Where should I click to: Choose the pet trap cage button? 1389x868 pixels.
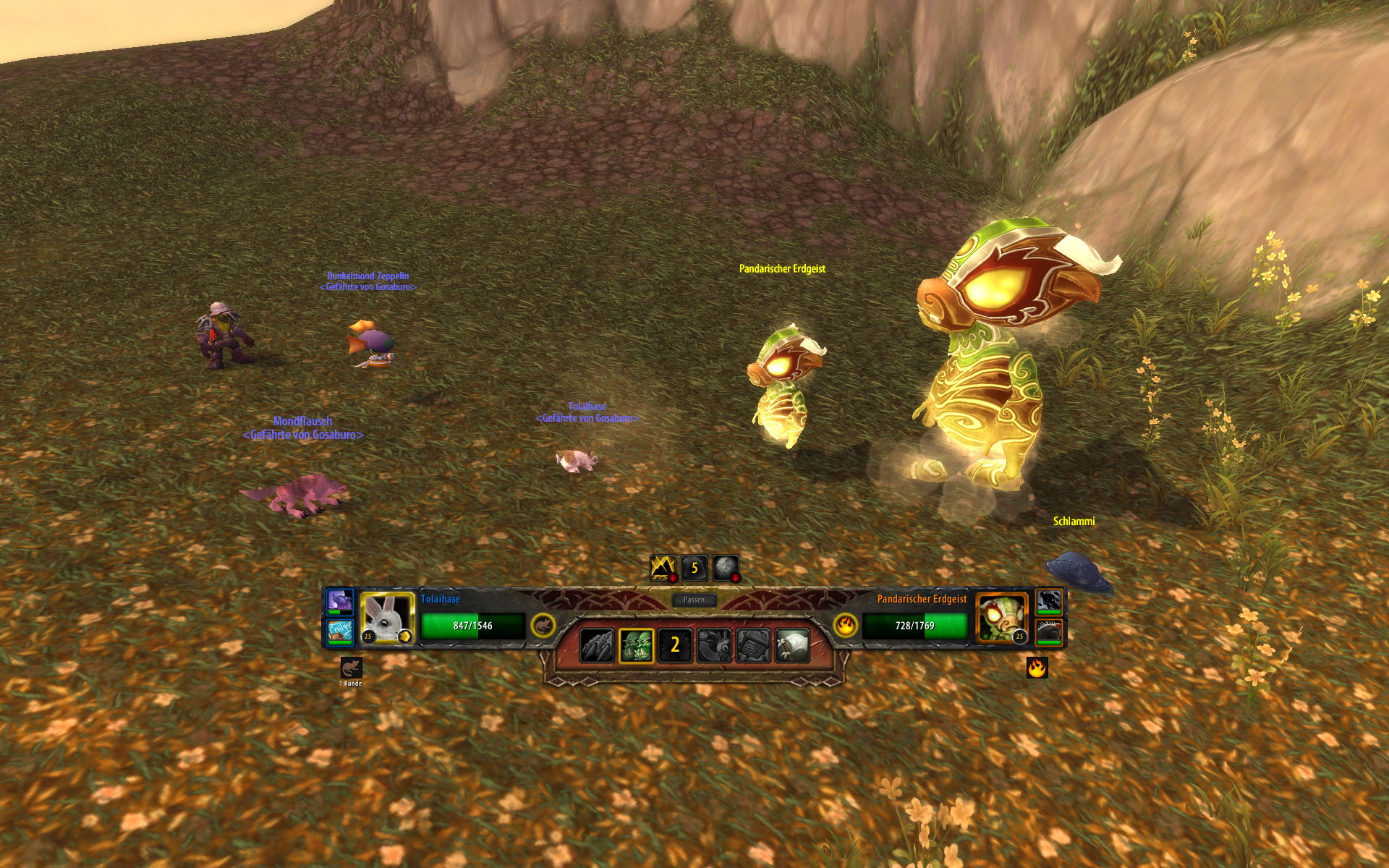point(753,645)
